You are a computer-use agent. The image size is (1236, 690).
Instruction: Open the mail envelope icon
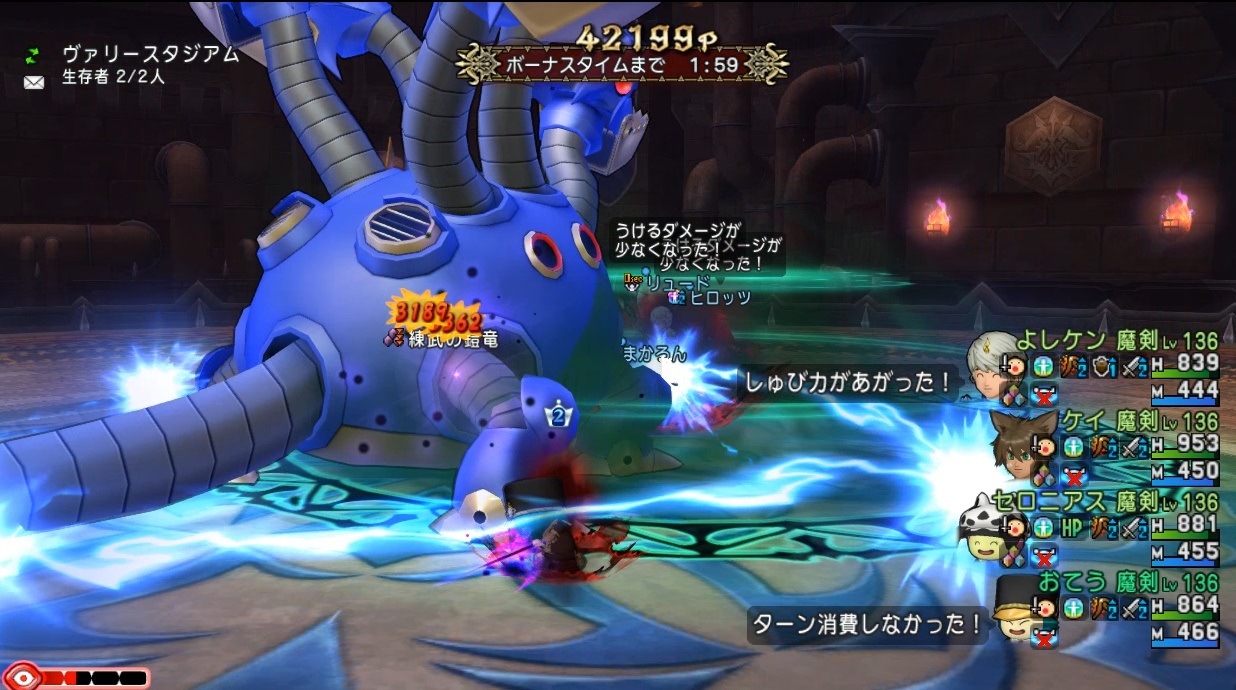pos(34,81)
